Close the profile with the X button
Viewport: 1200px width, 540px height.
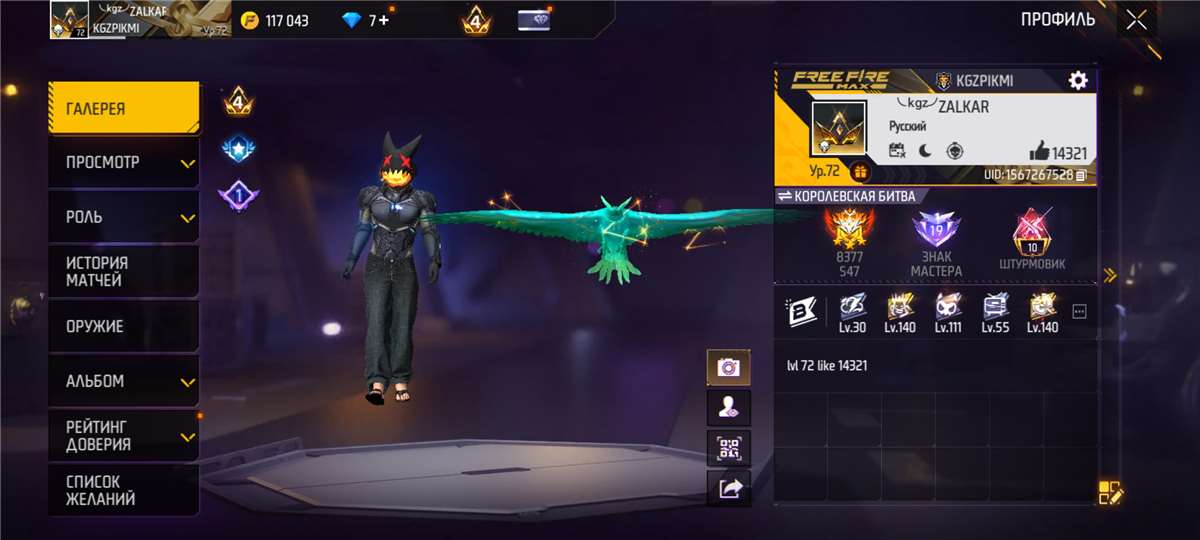[x=1136, y=20]
